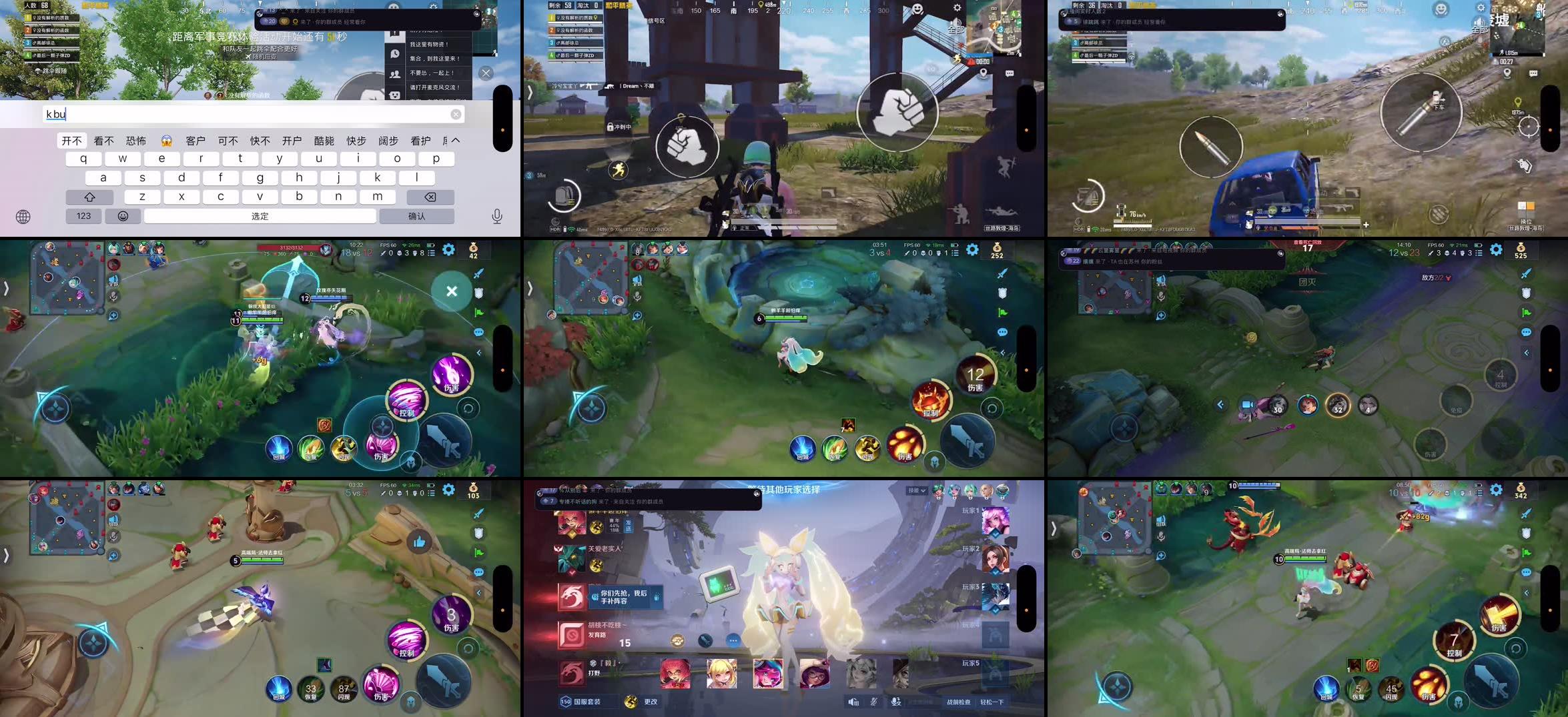The width and height of the screenshot is (1568, 717).
Task: Switch to the 战前检查 tab
Action: tap(959, 702)
